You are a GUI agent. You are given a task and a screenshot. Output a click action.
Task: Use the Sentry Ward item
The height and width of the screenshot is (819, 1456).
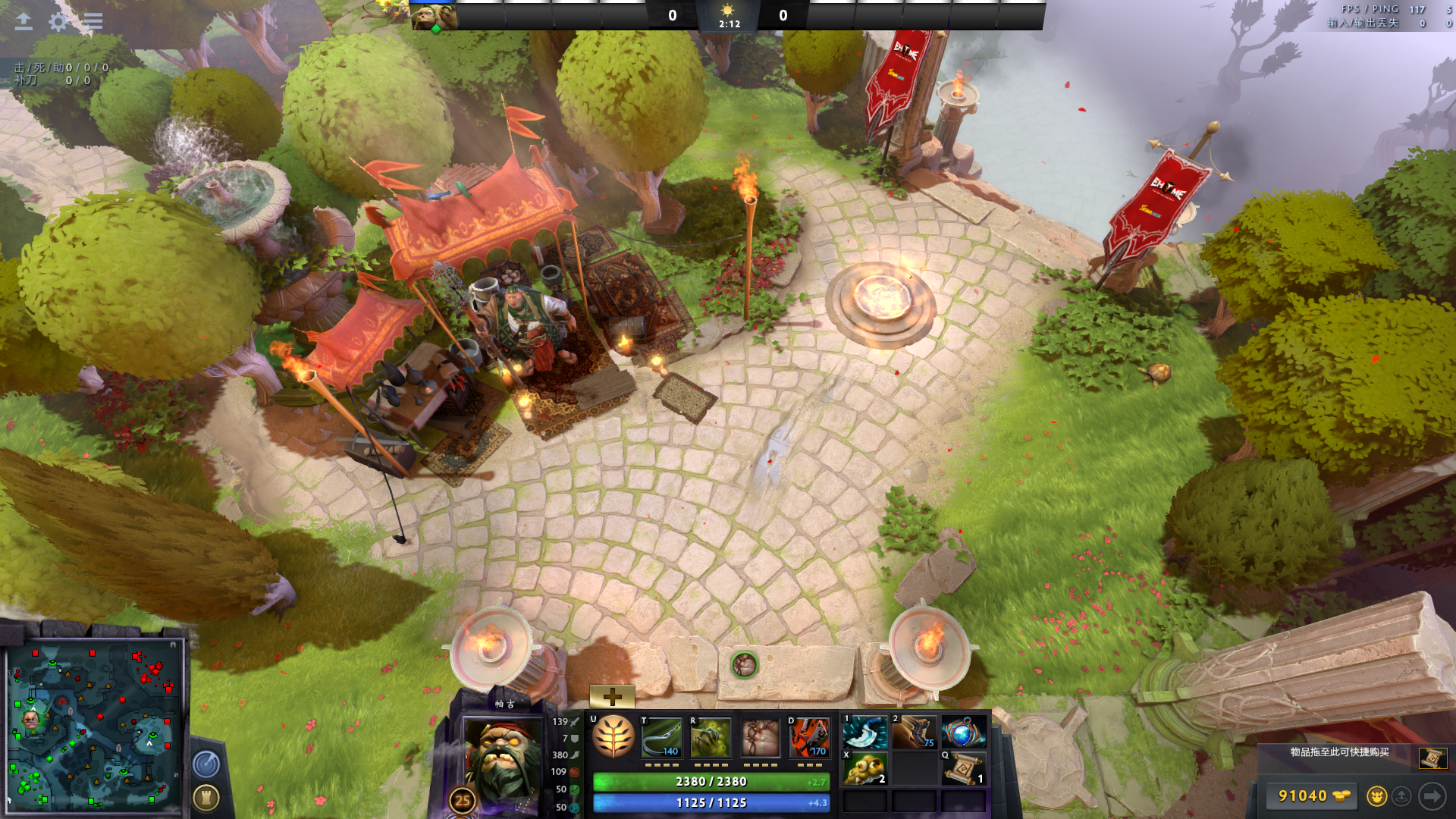tap(865, 769)
